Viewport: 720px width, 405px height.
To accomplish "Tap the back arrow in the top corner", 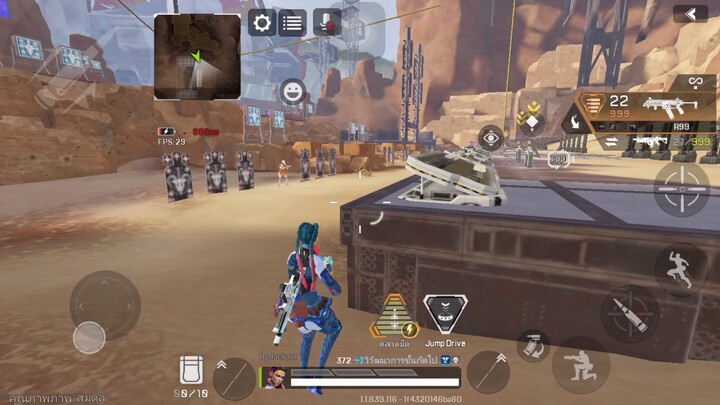I will point(689,13).
